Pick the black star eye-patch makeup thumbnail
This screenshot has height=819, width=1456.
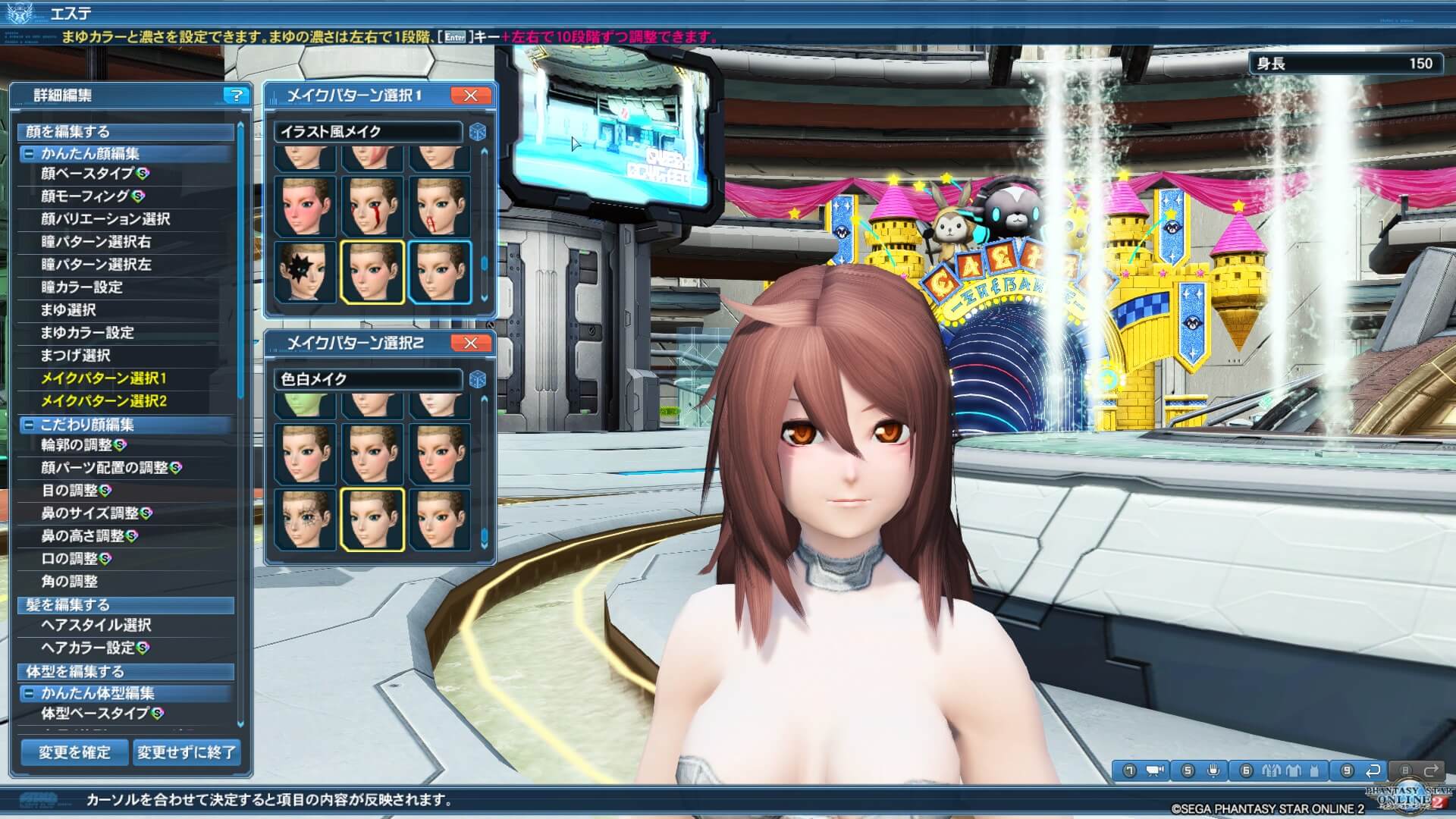(306, 271)
